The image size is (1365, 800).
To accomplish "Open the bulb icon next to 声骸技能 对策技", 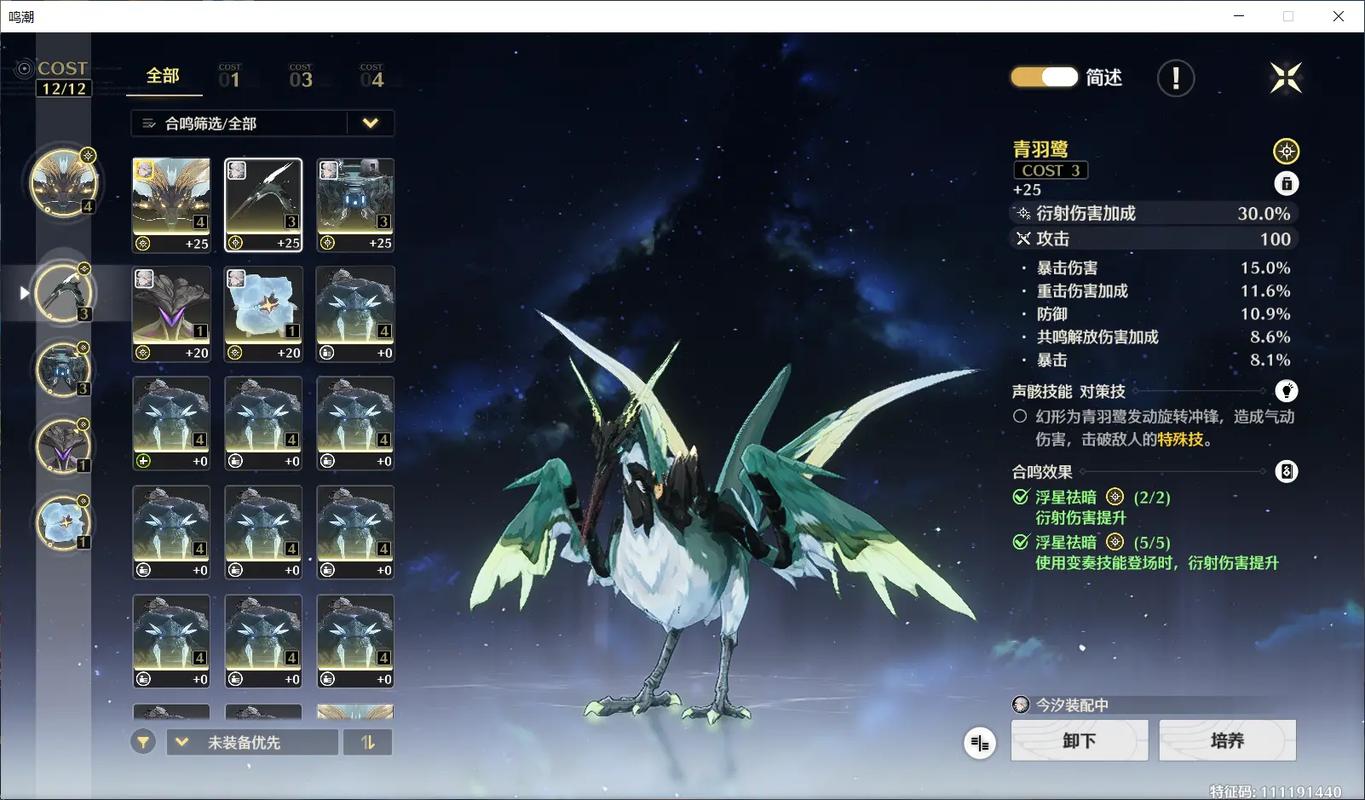I will pos(1286,390).
